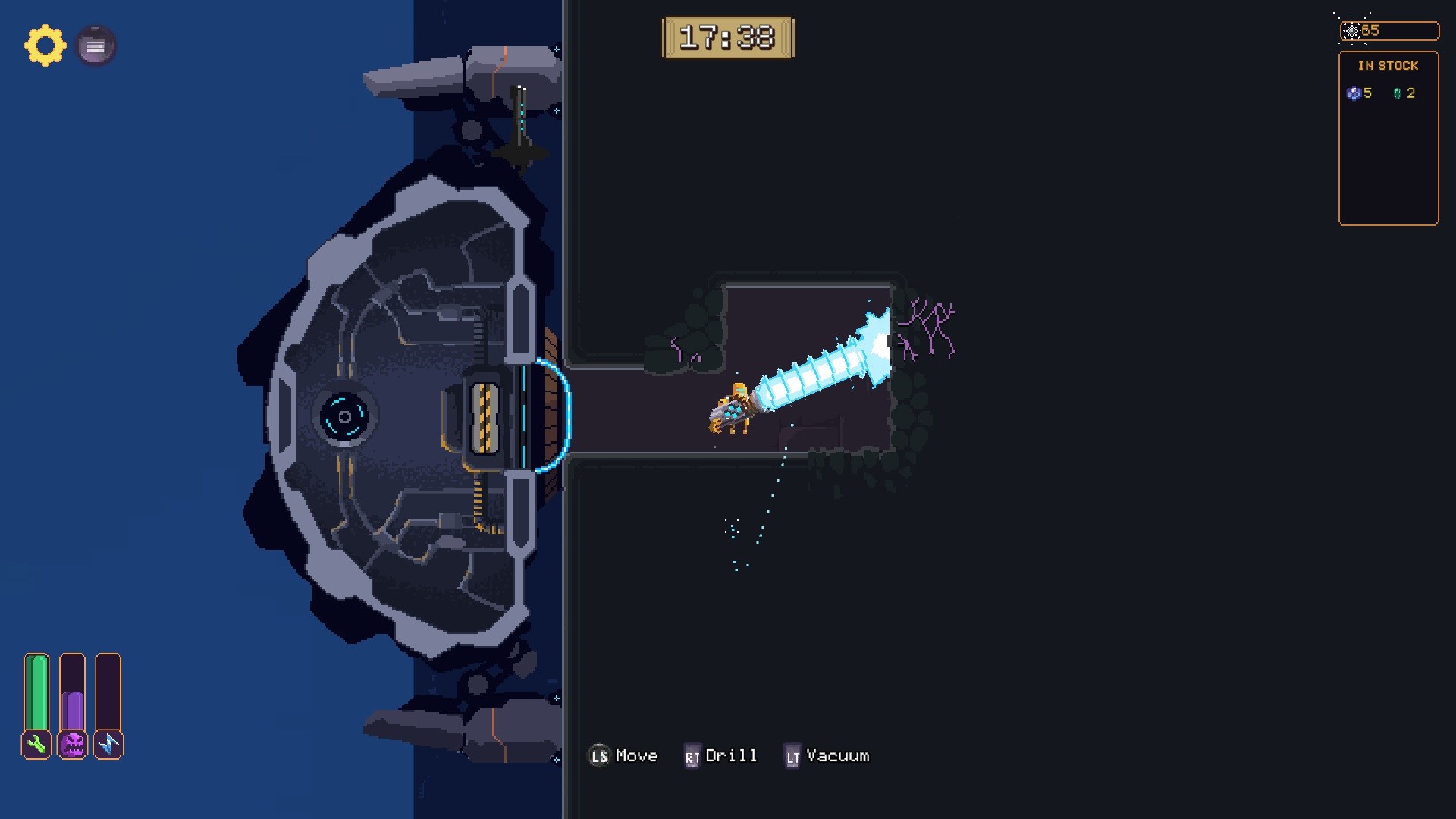This screenshot has width=1456, height=819.
Task: Click the blue circular port on the pod
Action: (x=347, y=416)
